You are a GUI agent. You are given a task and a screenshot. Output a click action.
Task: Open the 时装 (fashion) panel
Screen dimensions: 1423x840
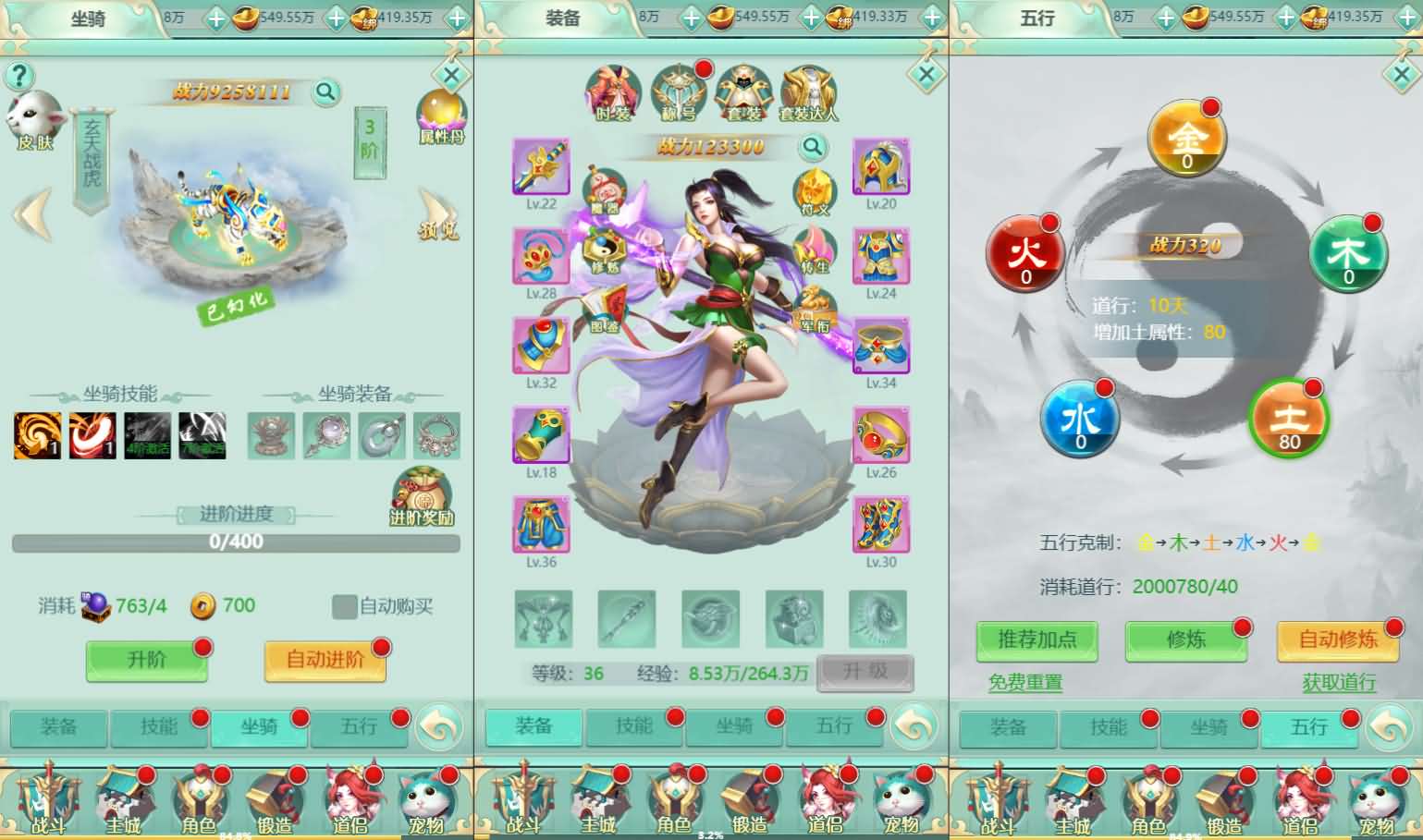612,92
